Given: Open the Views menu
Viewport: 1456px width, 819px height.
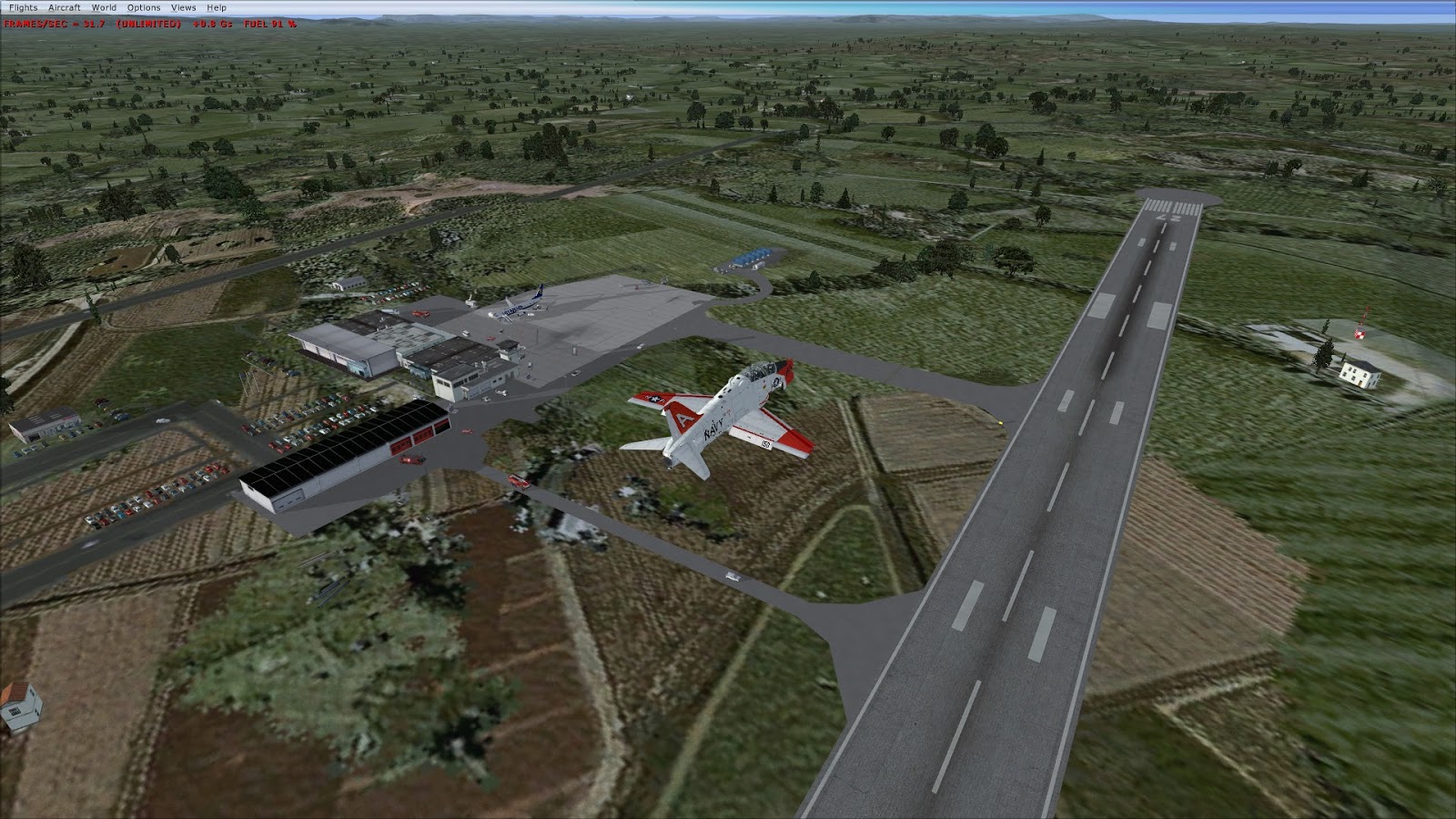Looking at the screenshot, I should pyautogui.click(x=182, y=6).
